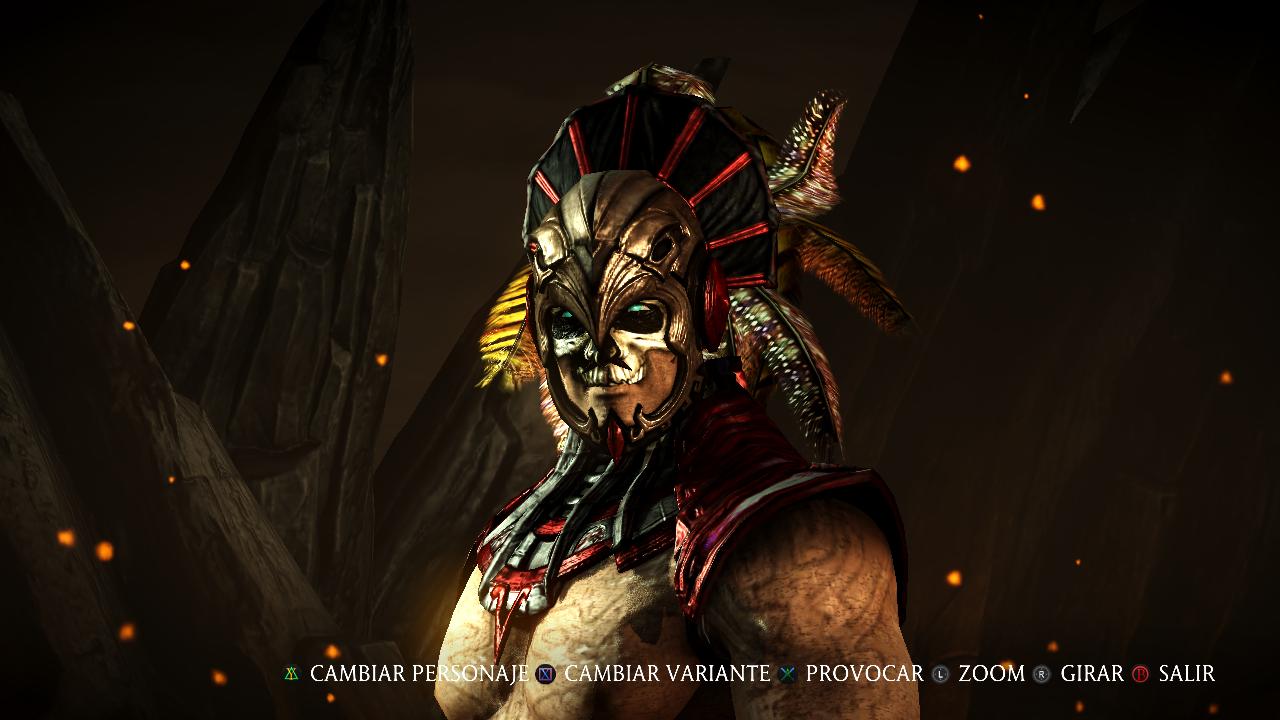This screenshot has width=1280, height=720.
Task: Click the X button icon beside PROVOCAR
Action: [786, 674]
